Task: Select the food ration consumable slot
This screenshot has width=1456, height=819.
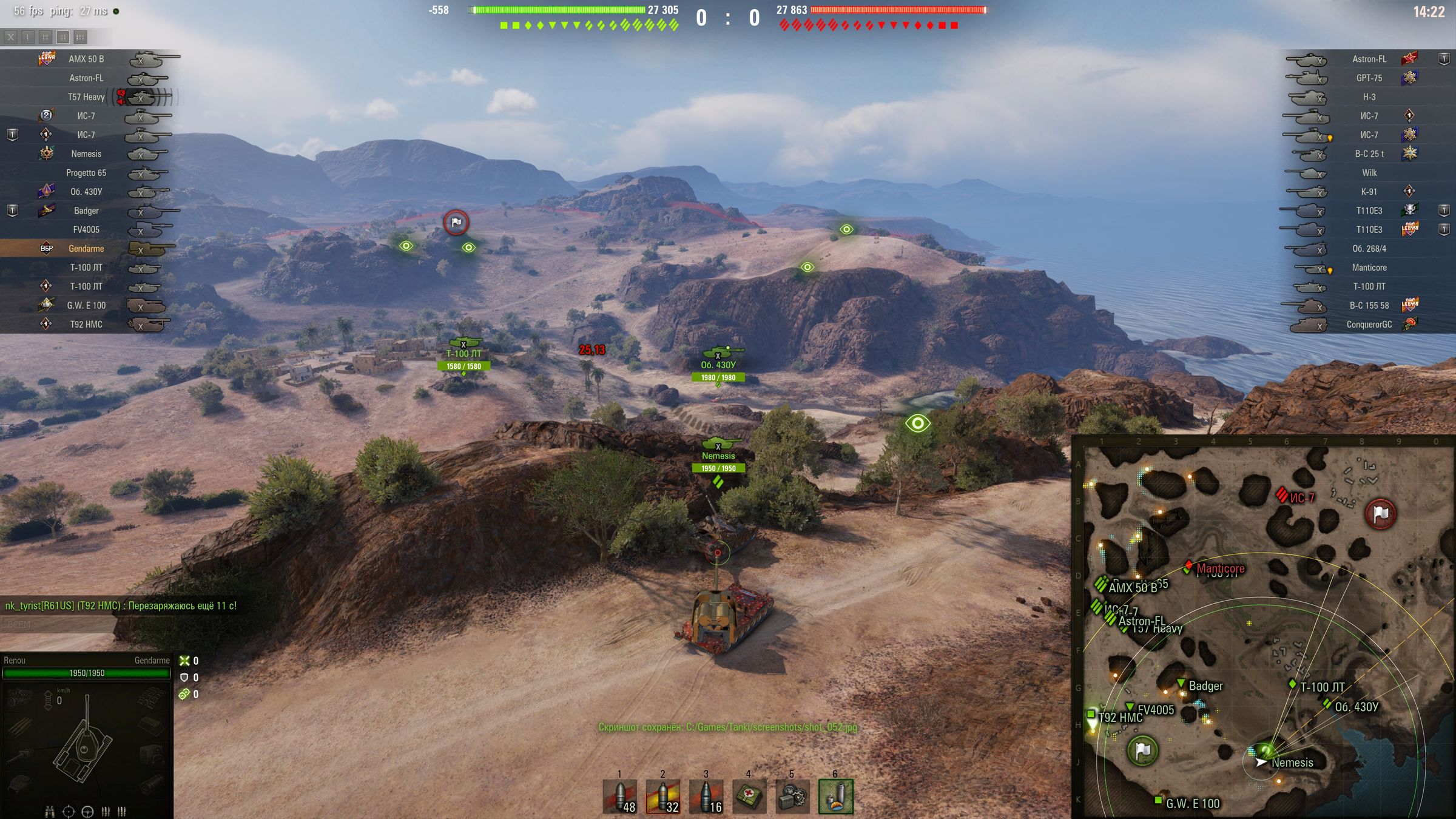Action: click(835, 797)
